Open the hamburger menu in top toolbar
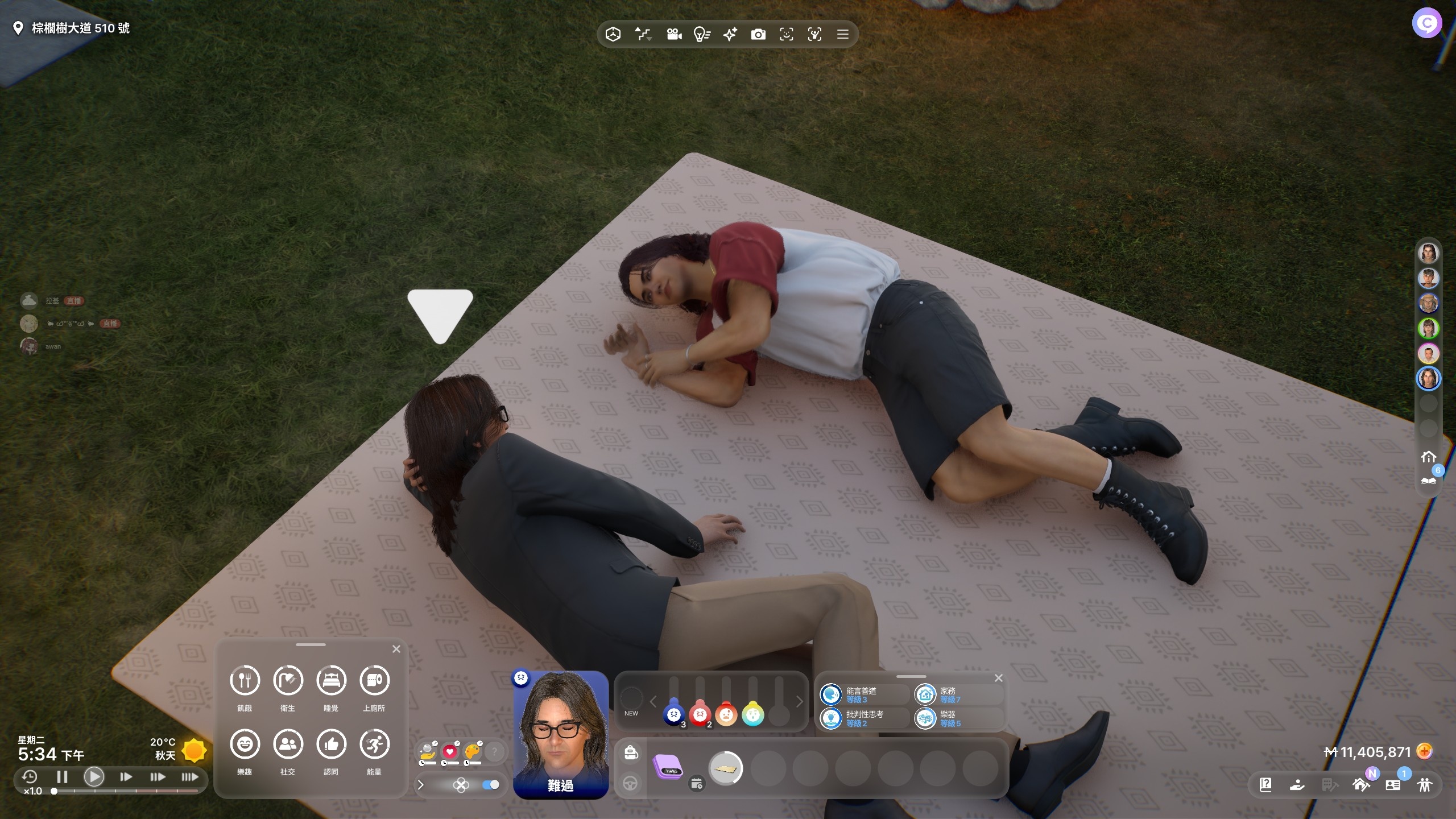 [842, 35]
